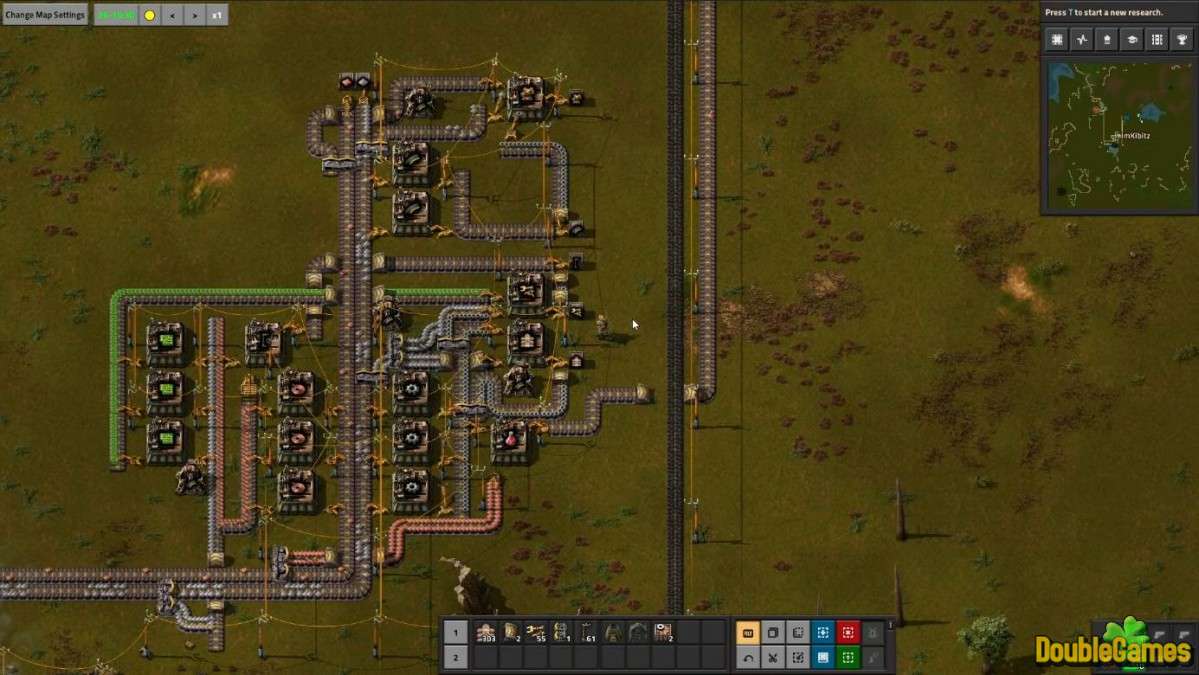Switch to quickbar row 2
The image size is (1199, 675).
455,657
